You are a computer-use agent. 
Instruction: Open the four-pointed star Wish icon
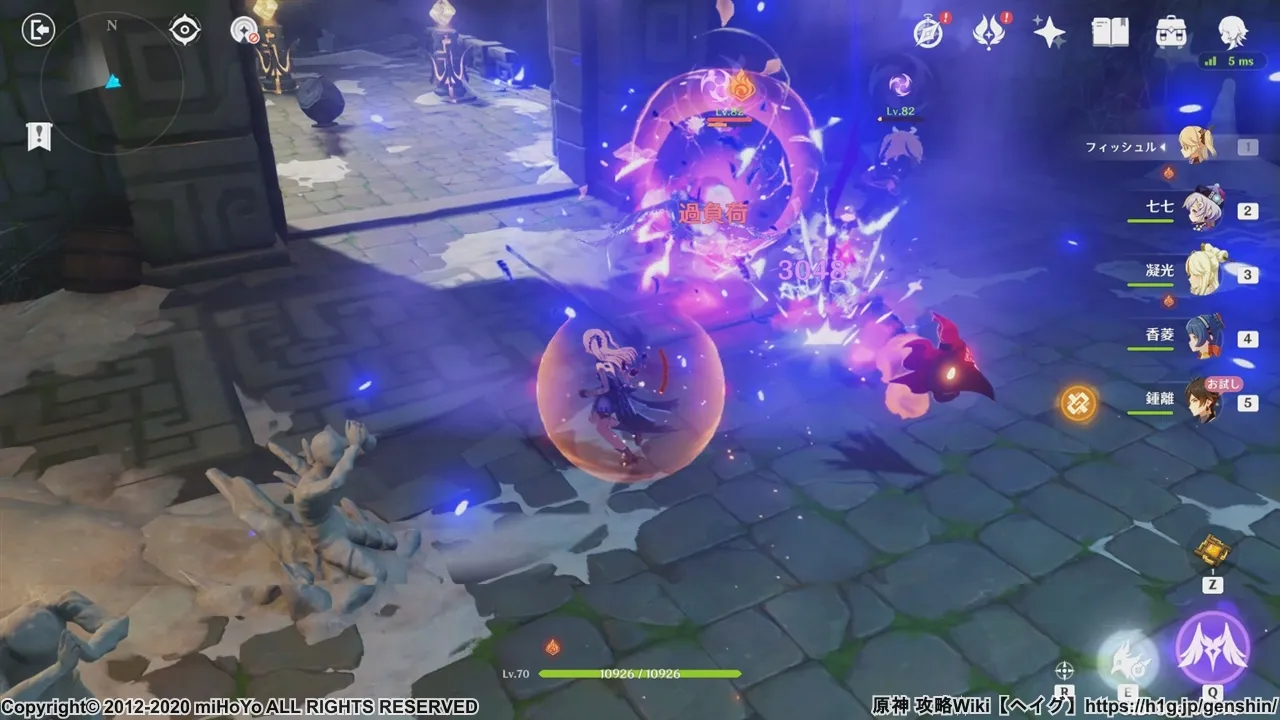(x=1049, y=32)
